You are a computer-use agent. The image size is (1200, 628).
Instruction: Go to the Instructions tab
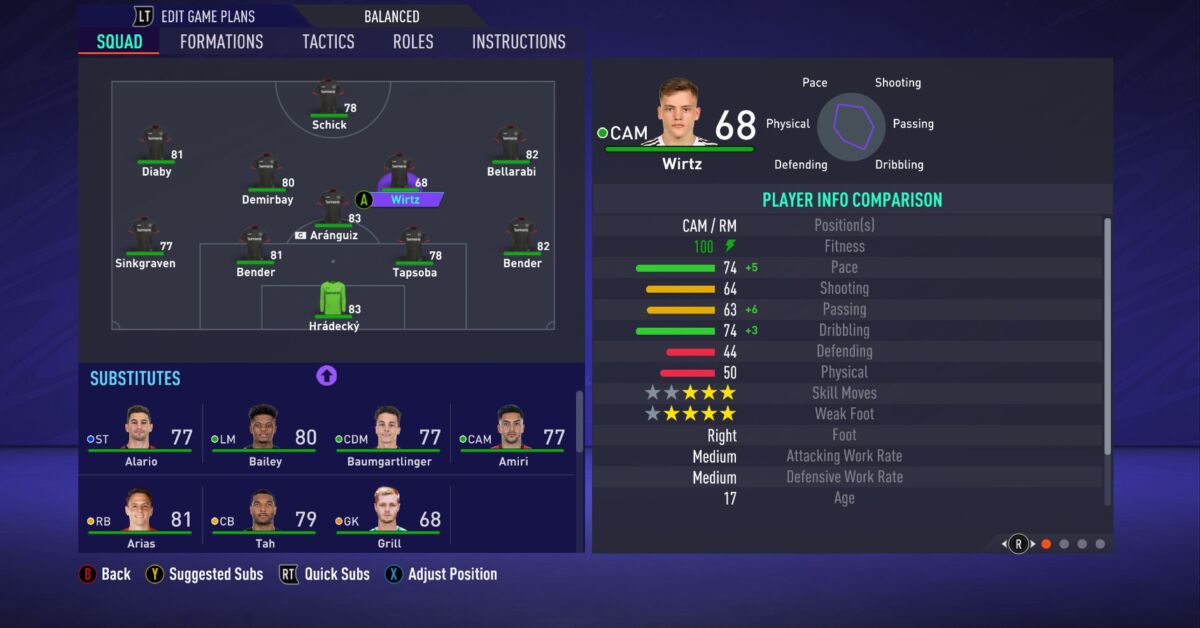pos(518,42)
